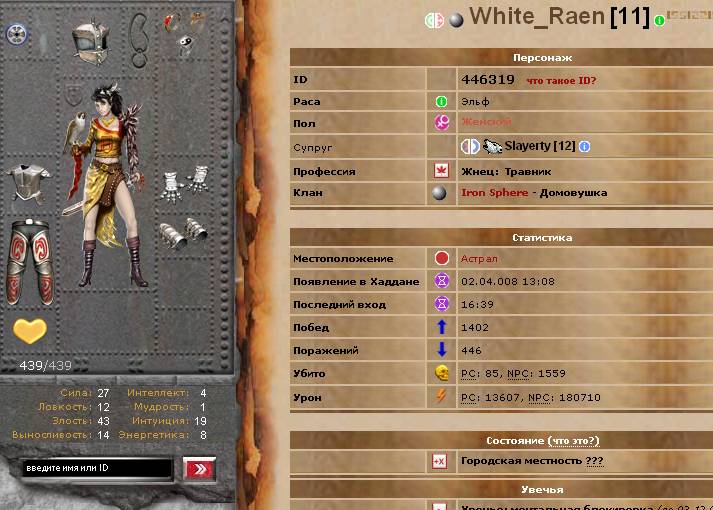Image resolution: width=713 pixels, height=510 pixels.
Task: Open the "???" link after Городская местность
Action: tap(595, 462)
